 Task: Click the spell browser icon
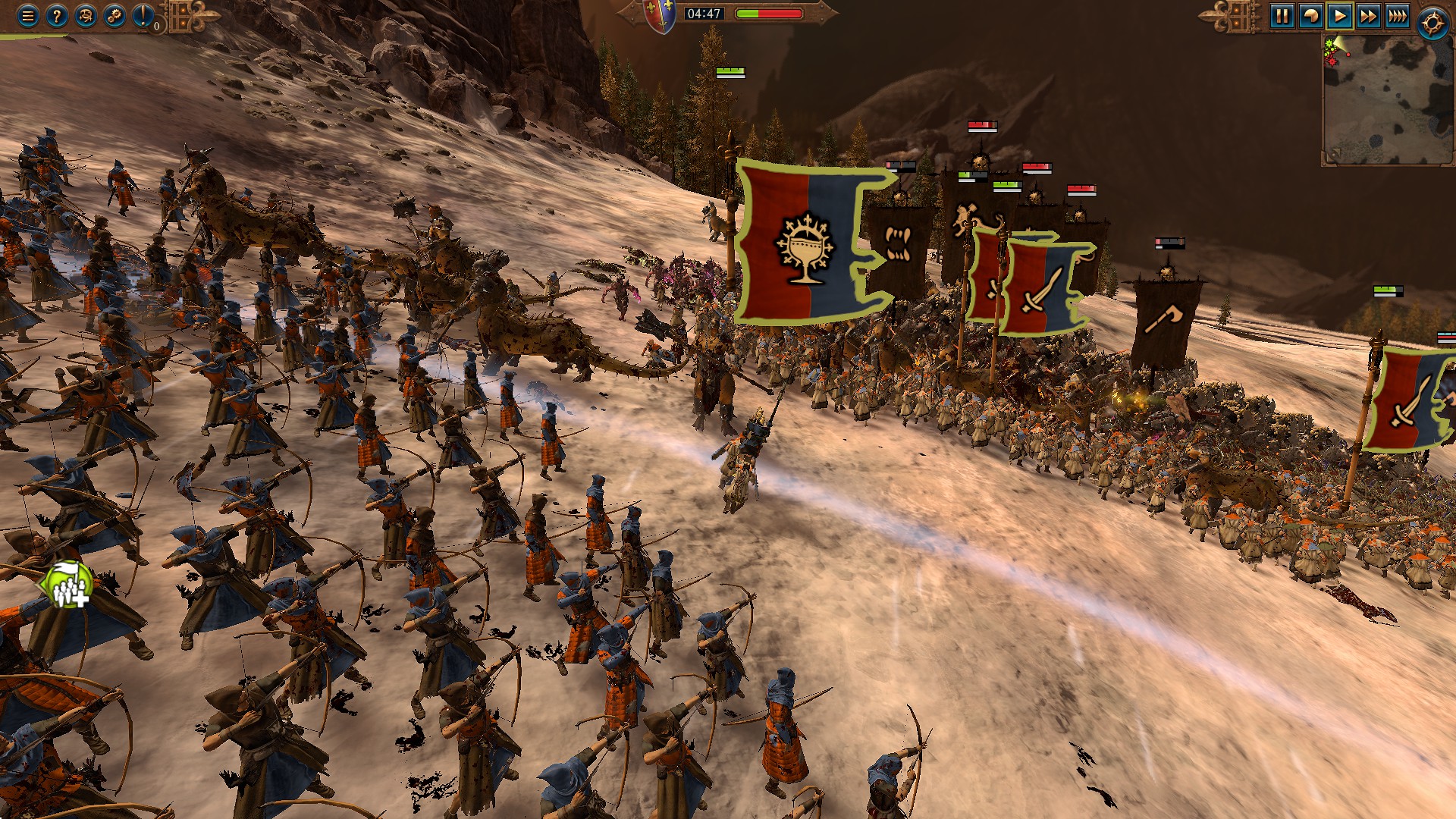(x=86, y=16)
